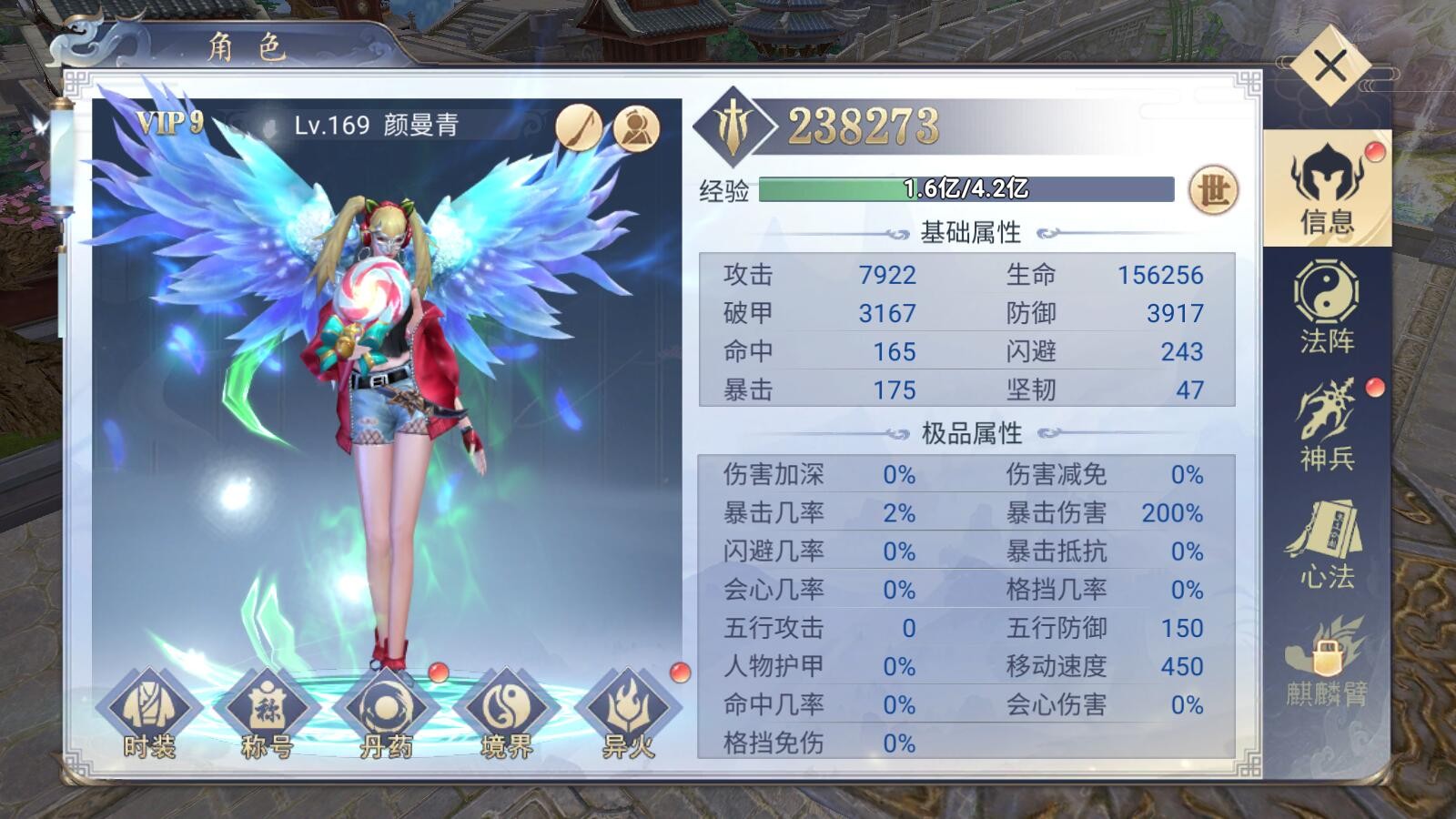Collapse the 极品属性 section header
1456x819 pixels.
pyautogui.click(x=974, y=431)
